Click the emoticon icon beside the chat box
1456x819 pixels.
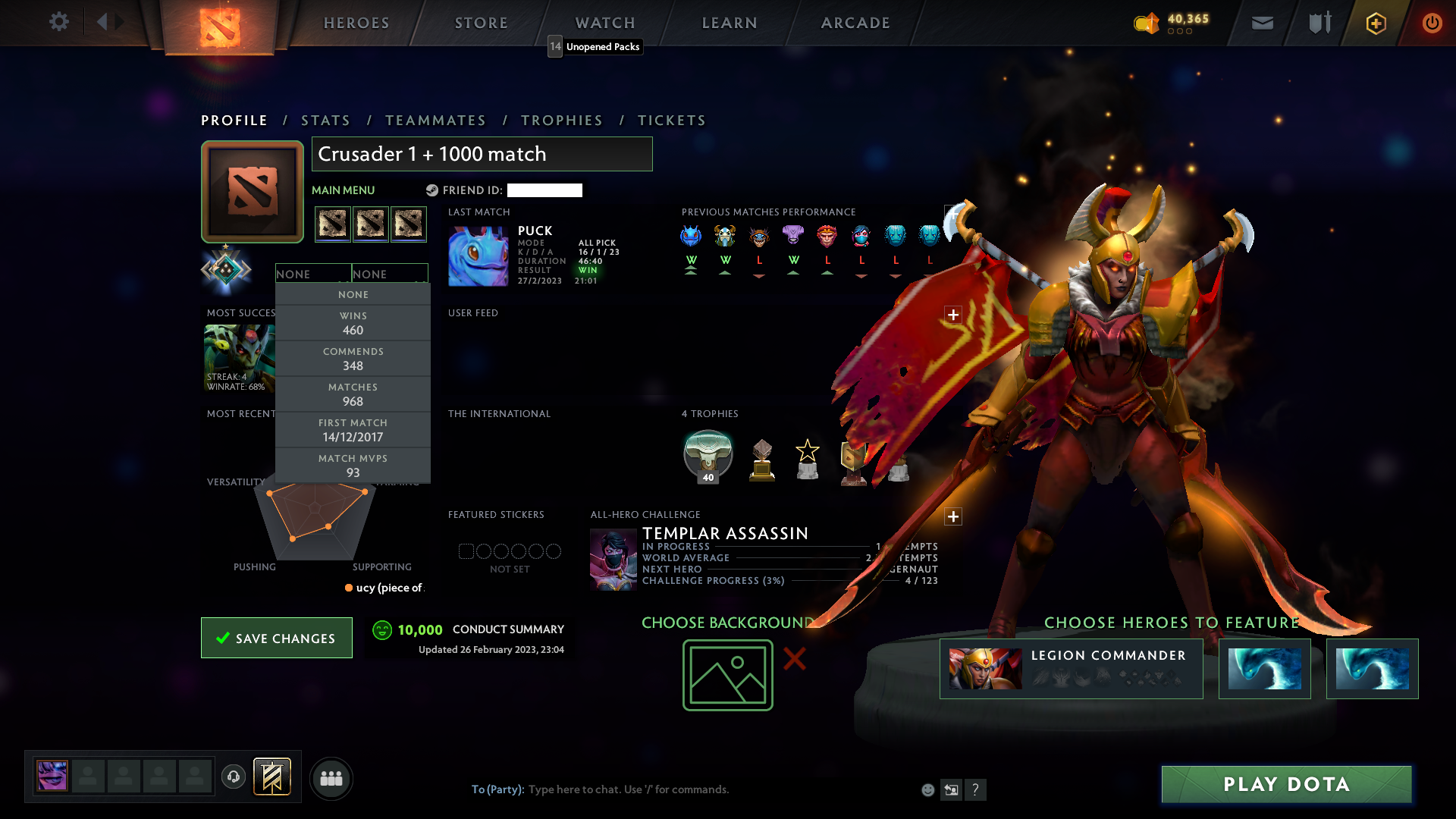click(927, 789)
